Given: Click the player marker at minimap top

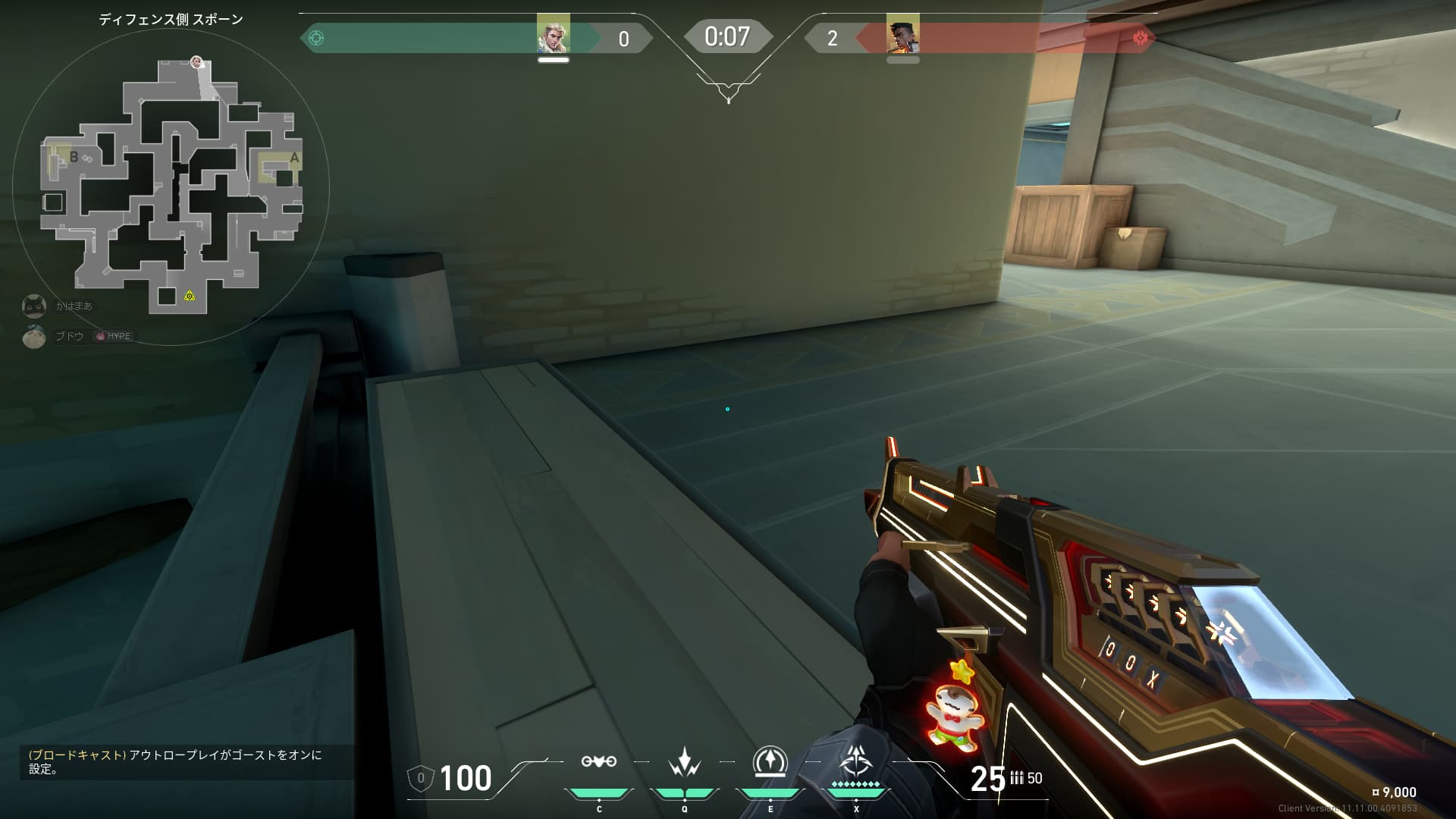Looking at the screenshot, I should pyautogui.click(x=197, y=61).
